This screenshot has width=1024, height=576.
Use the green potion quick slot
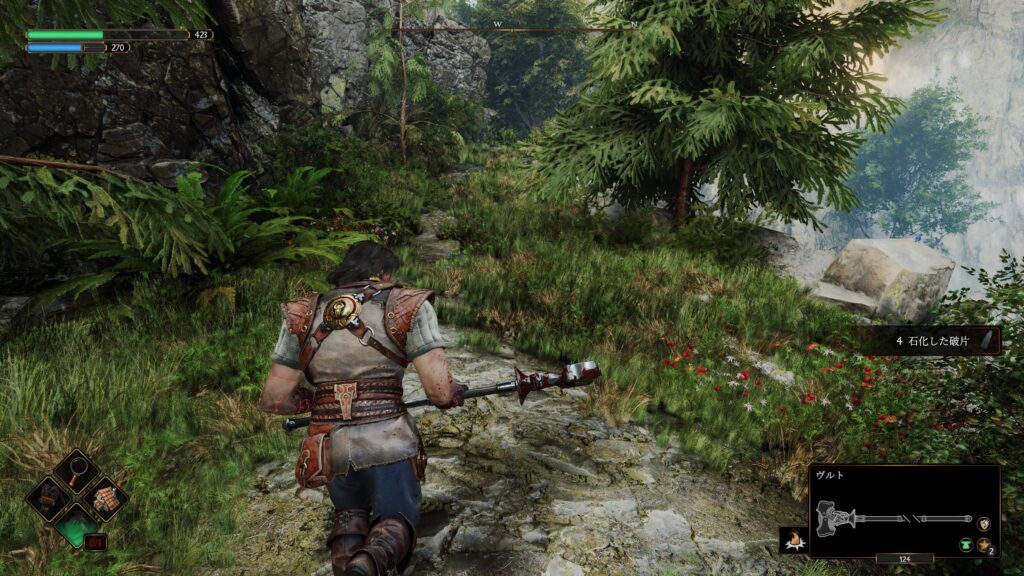[77, 523]
